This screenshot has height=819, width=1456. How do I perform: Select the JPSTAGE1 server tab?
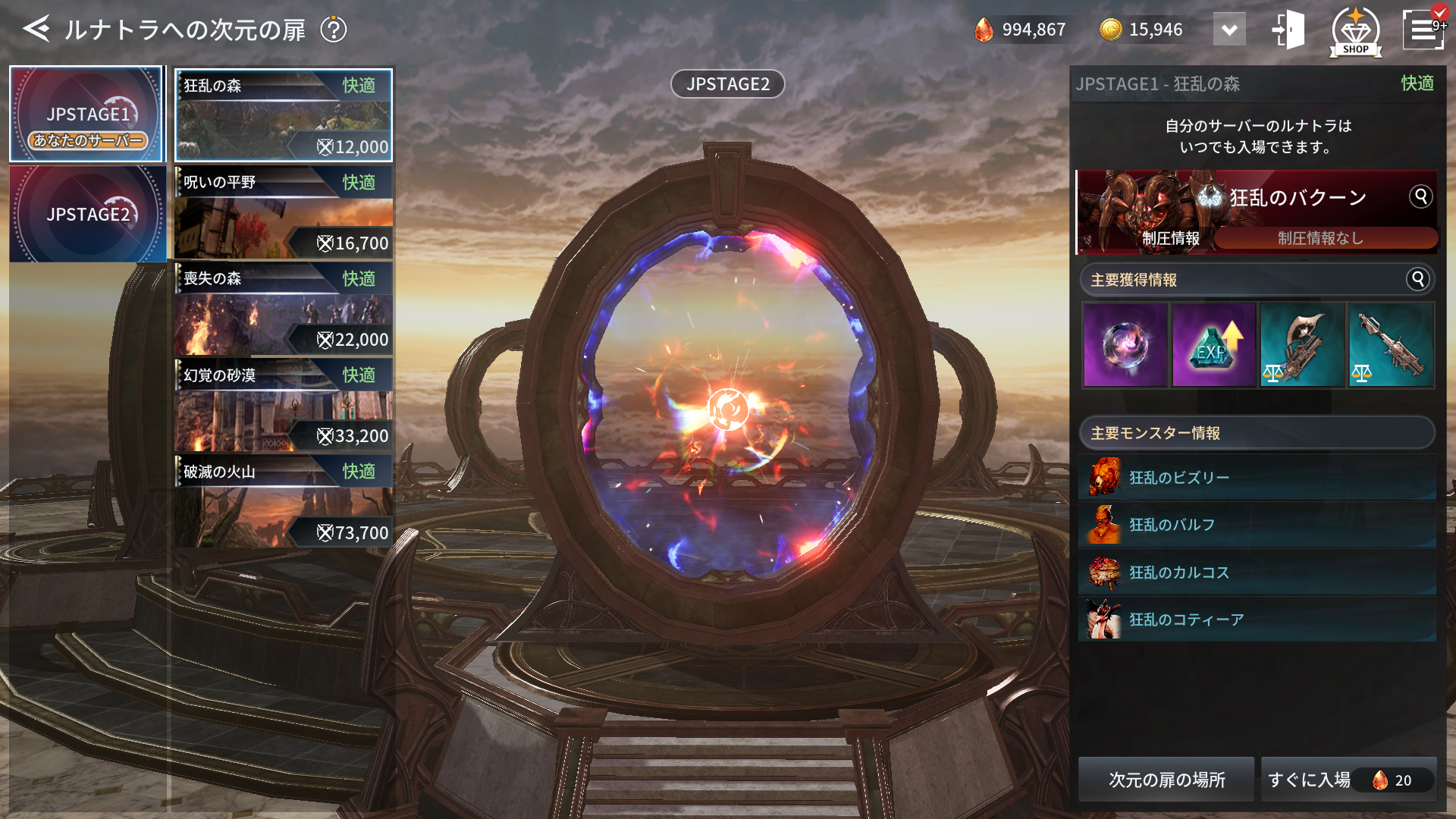pyautogui.click(x=86, y=114)
